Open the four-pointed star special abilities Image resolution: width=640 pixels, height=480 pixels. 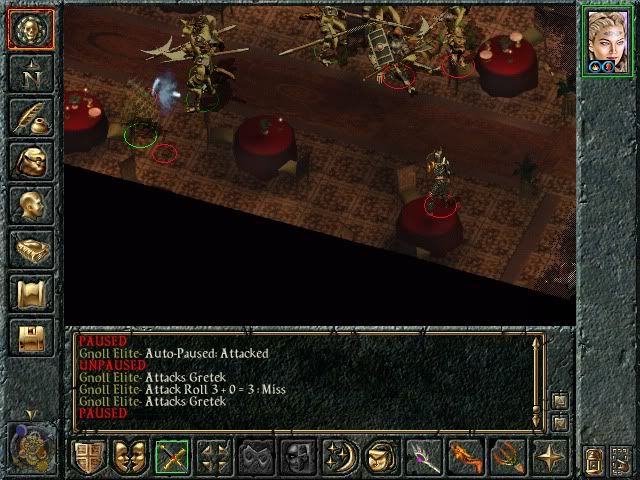click(551, 456)
